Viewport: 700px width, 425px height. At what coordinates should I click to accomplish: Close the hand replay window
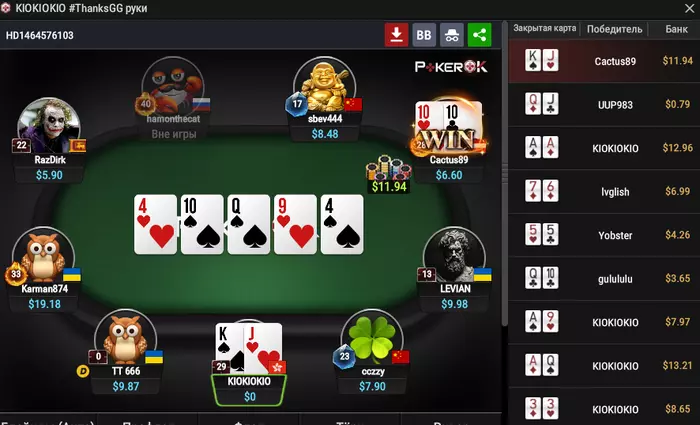[x=687, y=7]
